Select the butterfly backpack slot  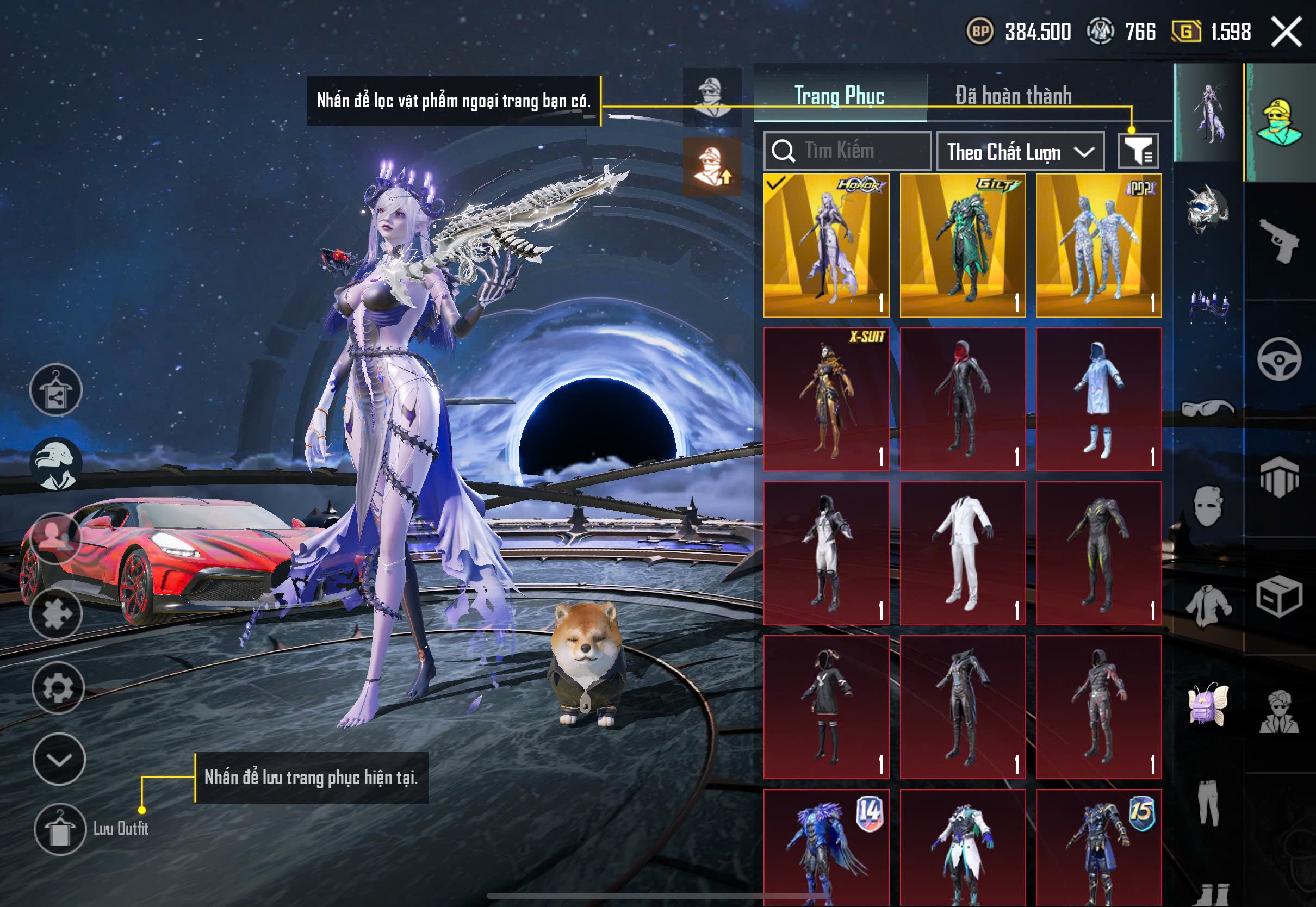(1208, 705)
